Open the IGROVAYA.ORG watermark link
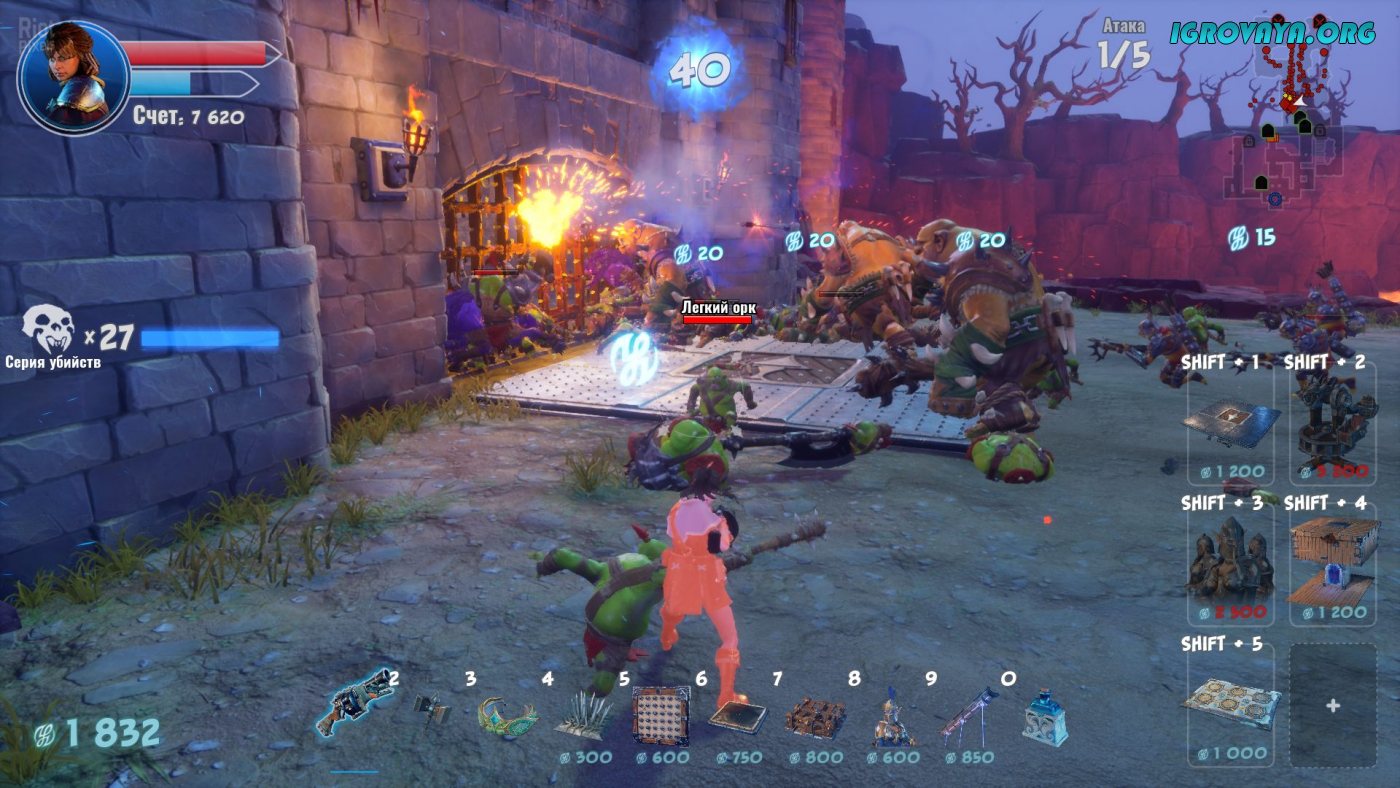Image resolution: width=1400 pixels, height=788 pixels. coord(1273,33)
